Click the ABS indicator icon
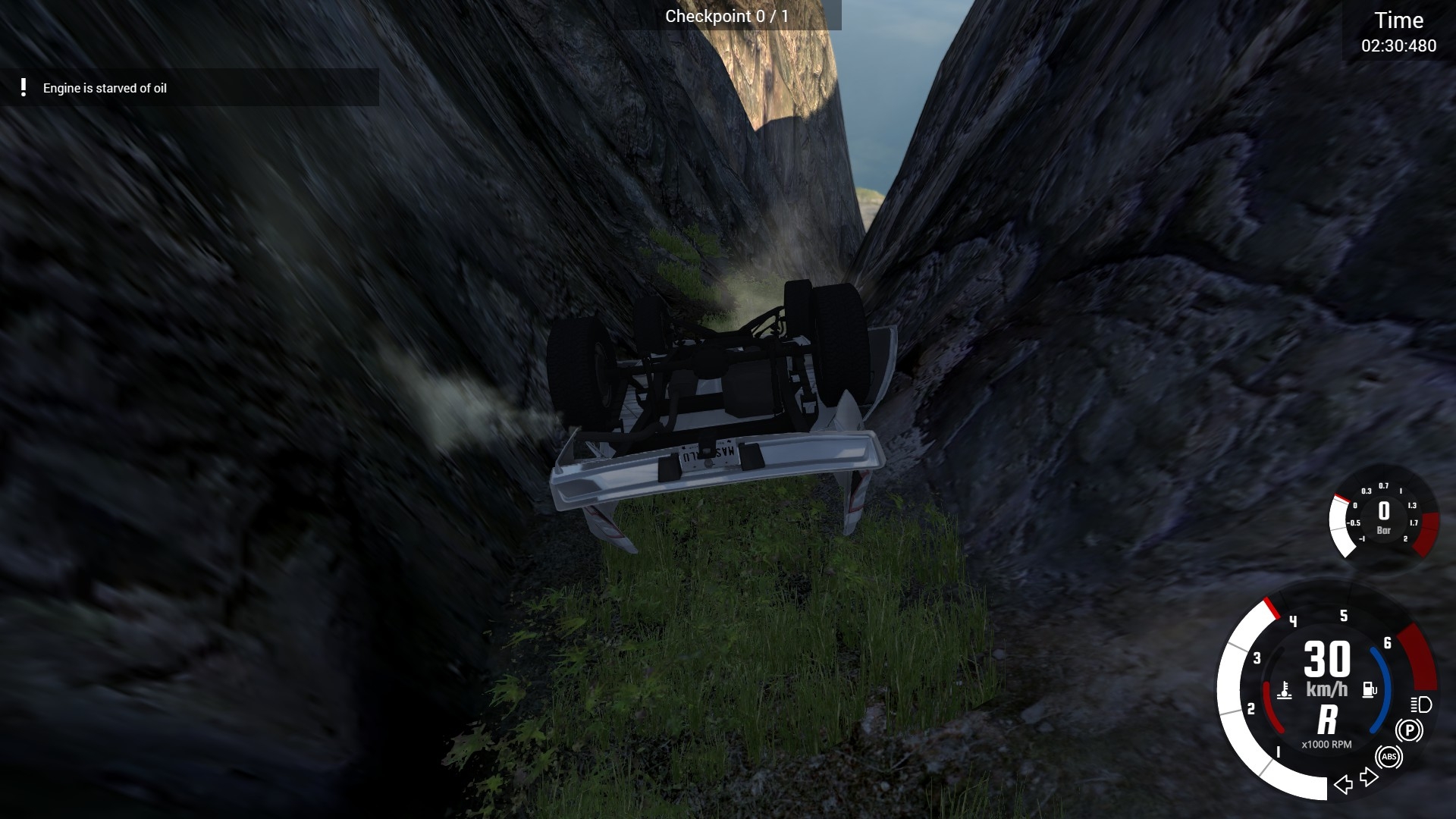 click(1391, 758)
